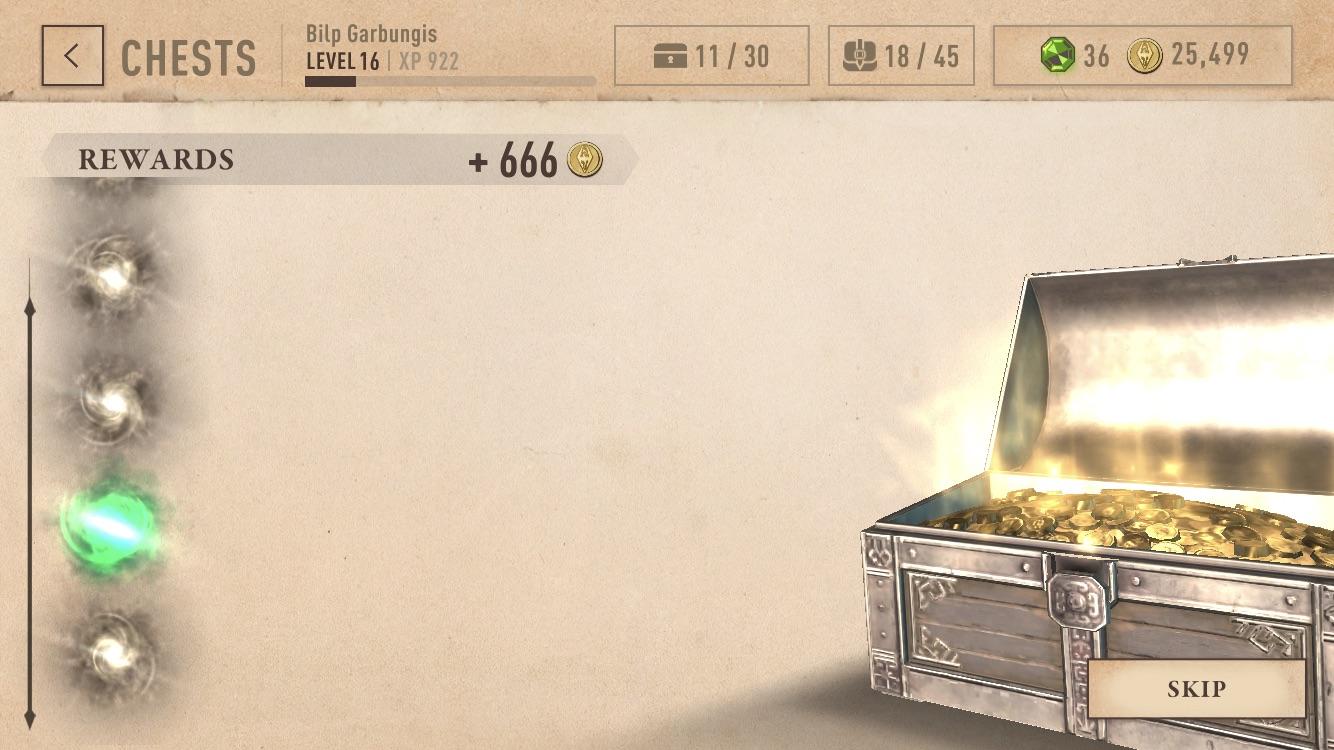Click the gems count 36
Viewport: 1334px width, 750px height.
(1097, 57)
